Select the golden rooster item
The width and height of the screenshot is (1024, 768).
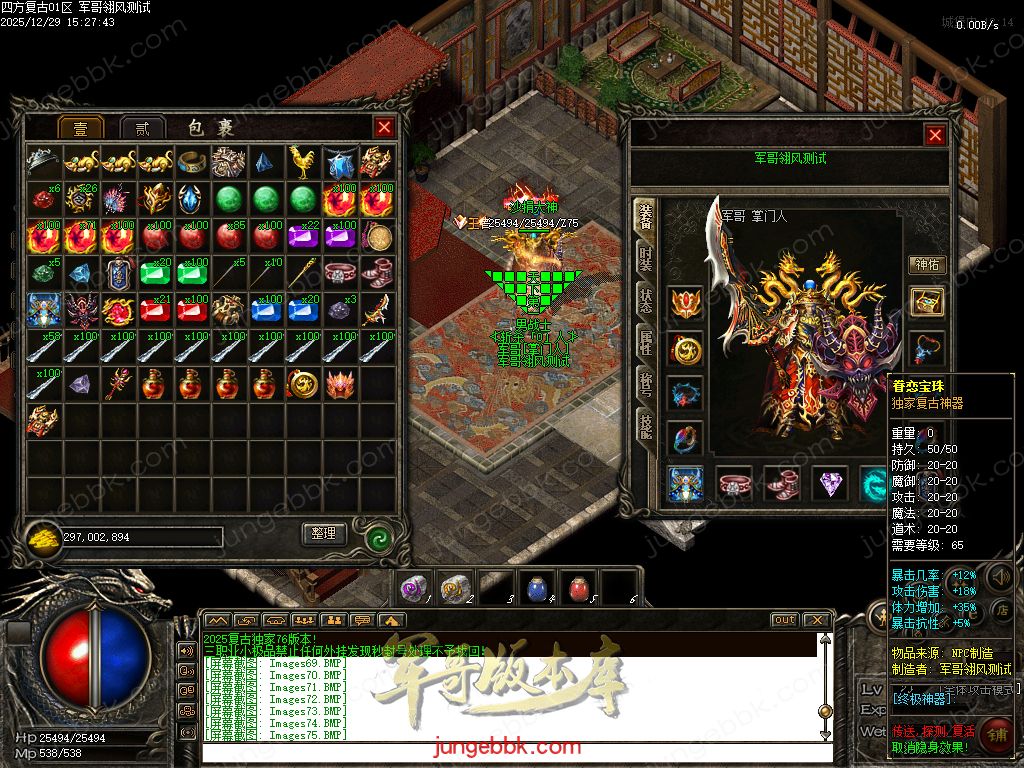302,160
